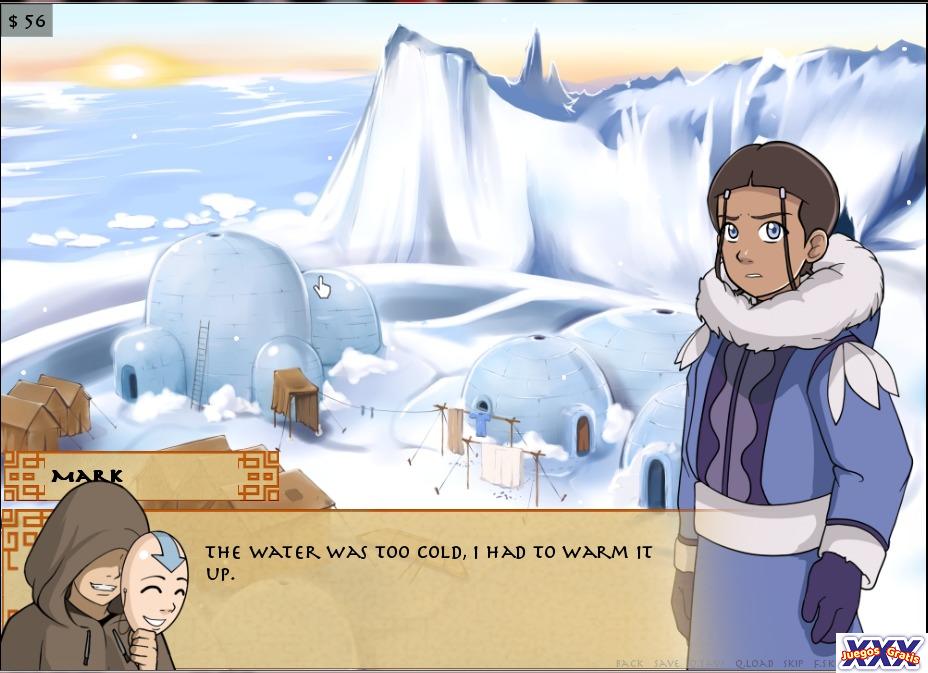The width and height of the screenshot is (928, 673).
Task: Activate SKIP in the quick menu
Action: 794,663
